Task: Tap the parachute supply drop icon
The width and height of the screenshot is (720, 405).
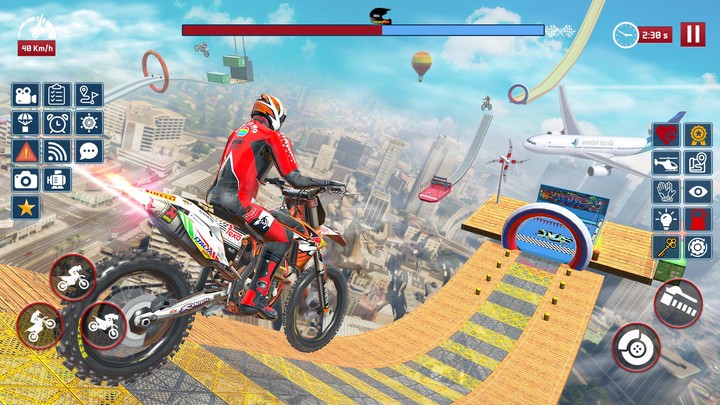Action: point(26,123)
